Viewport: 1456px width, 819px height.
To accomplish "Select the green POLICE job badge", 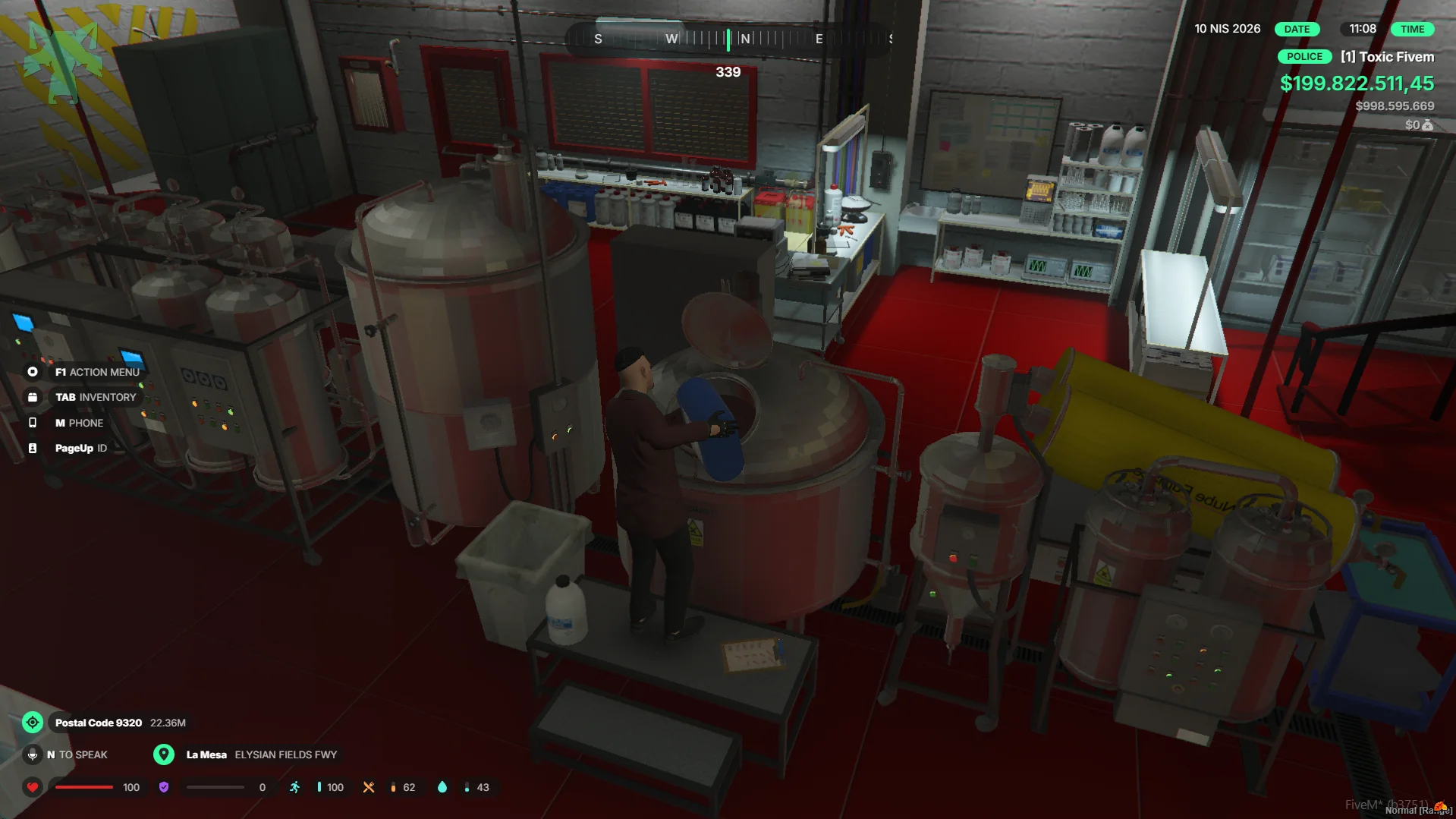I will point(1304,57).
